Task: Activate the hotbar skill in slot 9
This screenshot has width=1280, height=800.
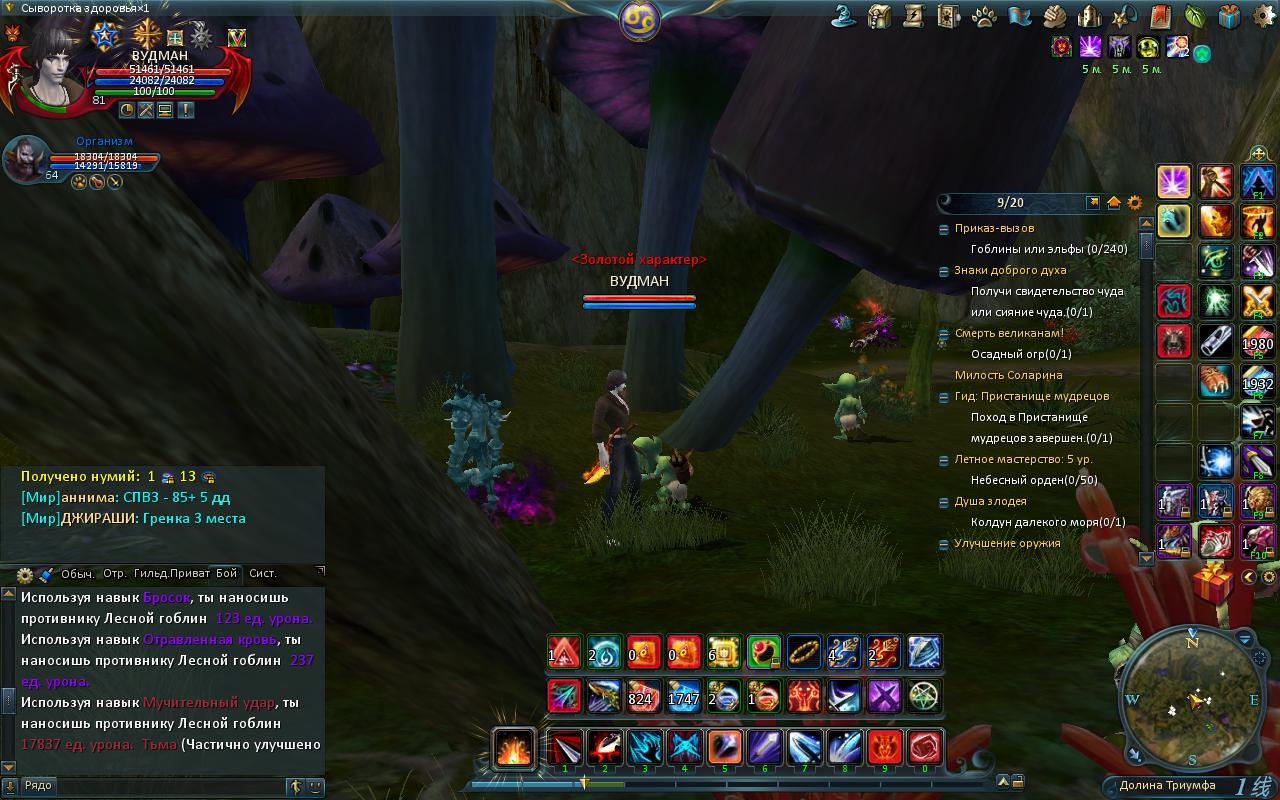Action: click(x=884, y=748)
